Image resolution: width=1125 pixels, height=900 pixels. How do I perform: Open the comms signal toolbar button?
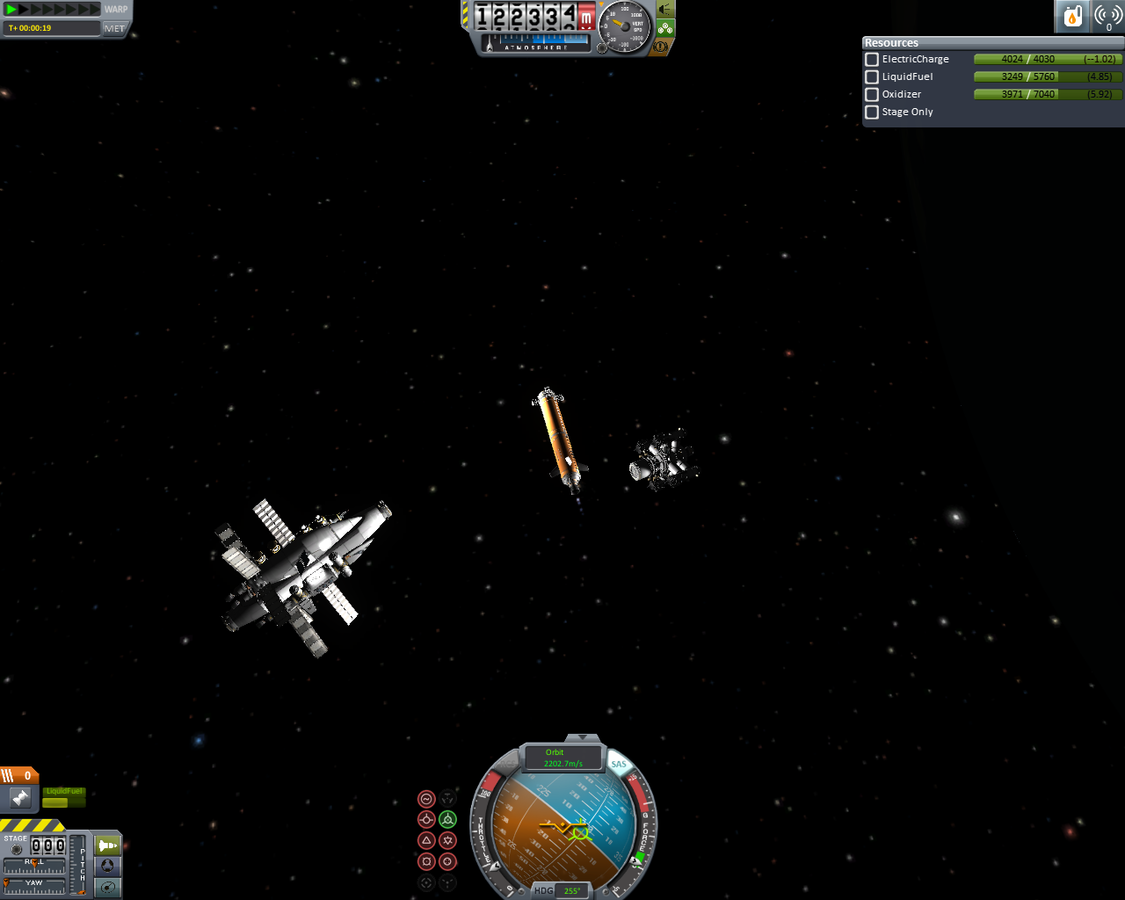(1108, 17)
